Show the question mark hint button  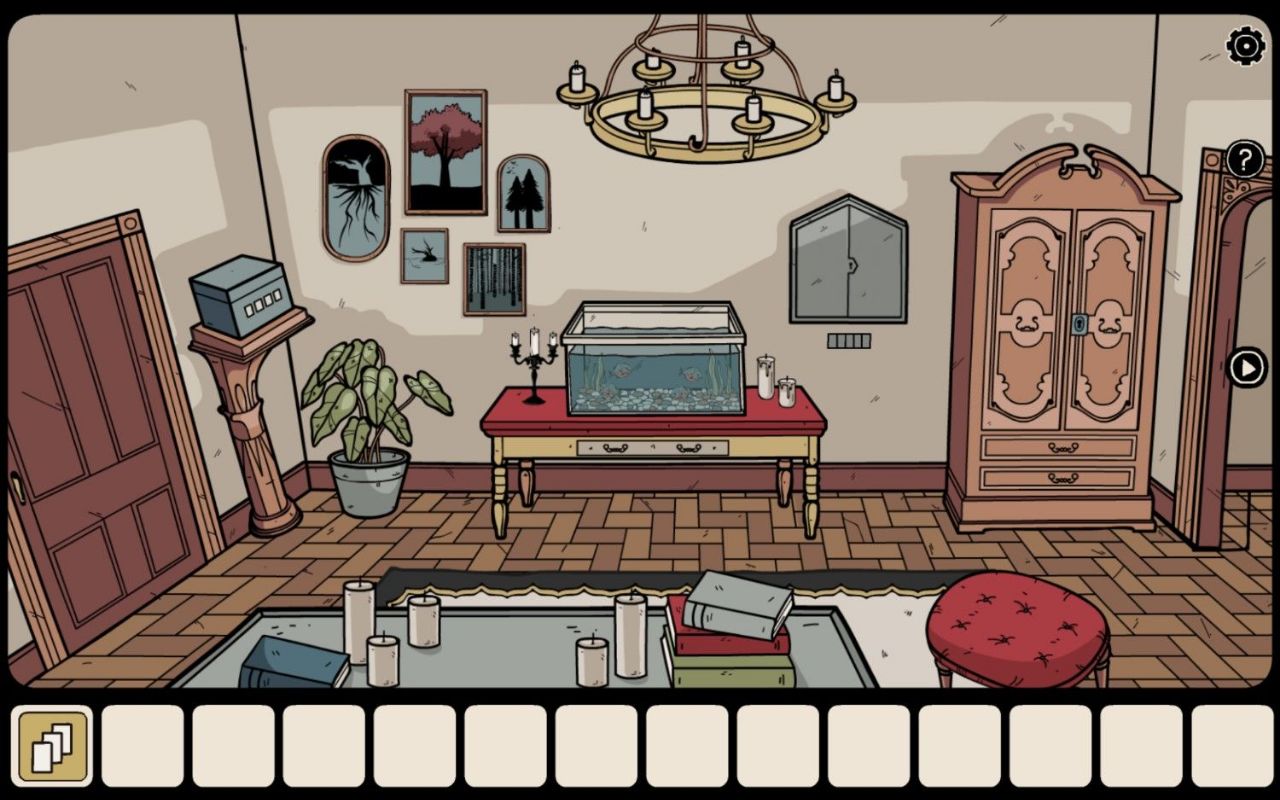pos(1245,159)
